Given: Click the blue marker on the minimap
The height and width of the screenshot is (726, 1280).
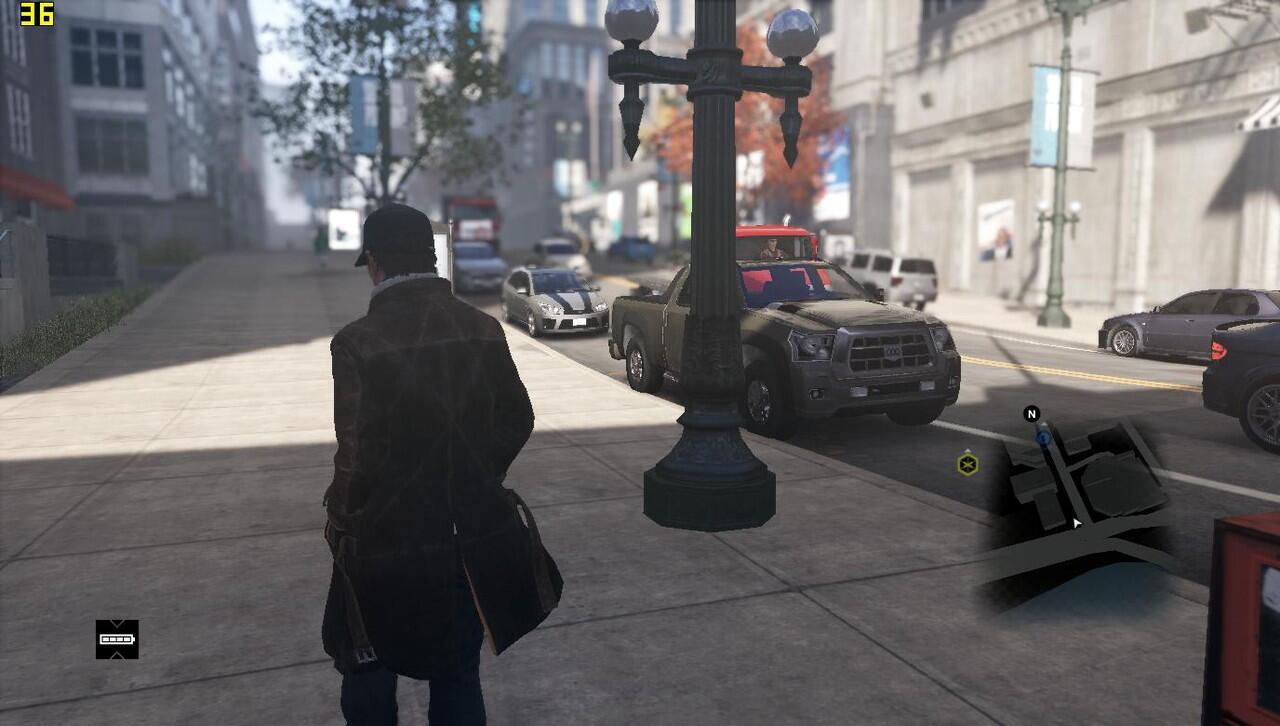Looking at the screenshot, I should coord(1043,437).
